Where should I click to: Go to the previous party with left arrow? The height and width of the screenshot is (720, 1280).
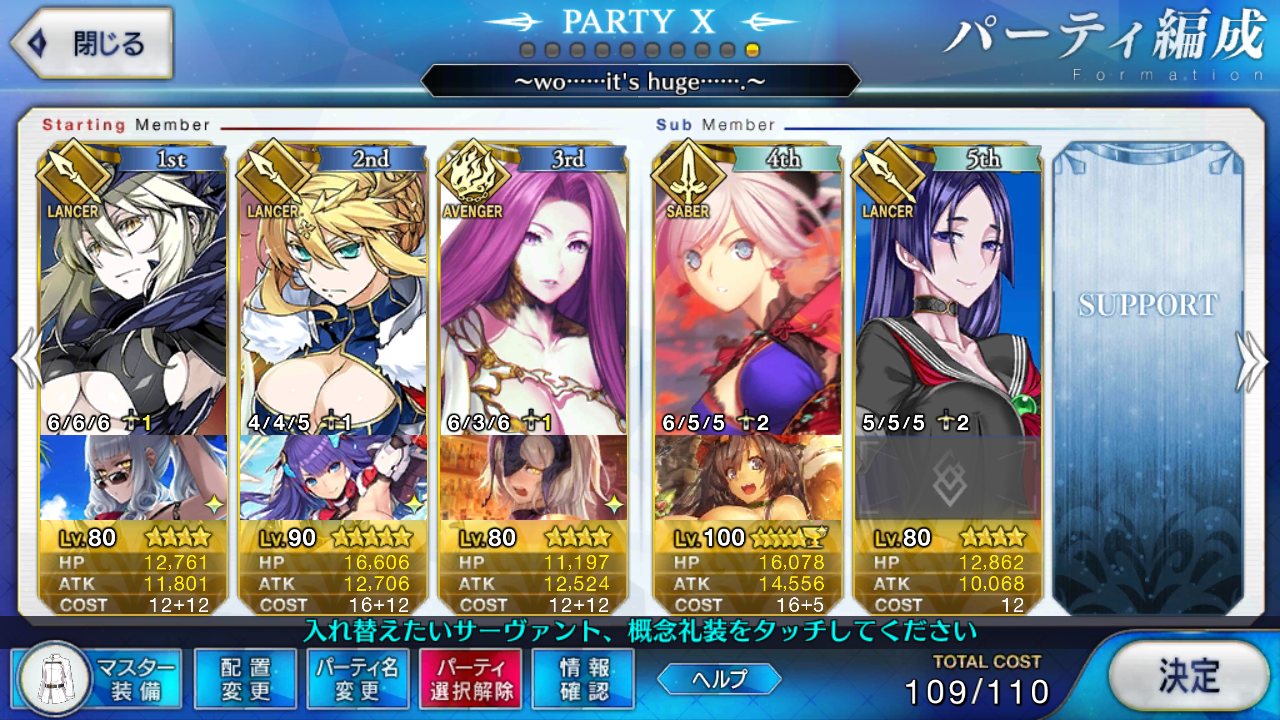coord(25,360)
